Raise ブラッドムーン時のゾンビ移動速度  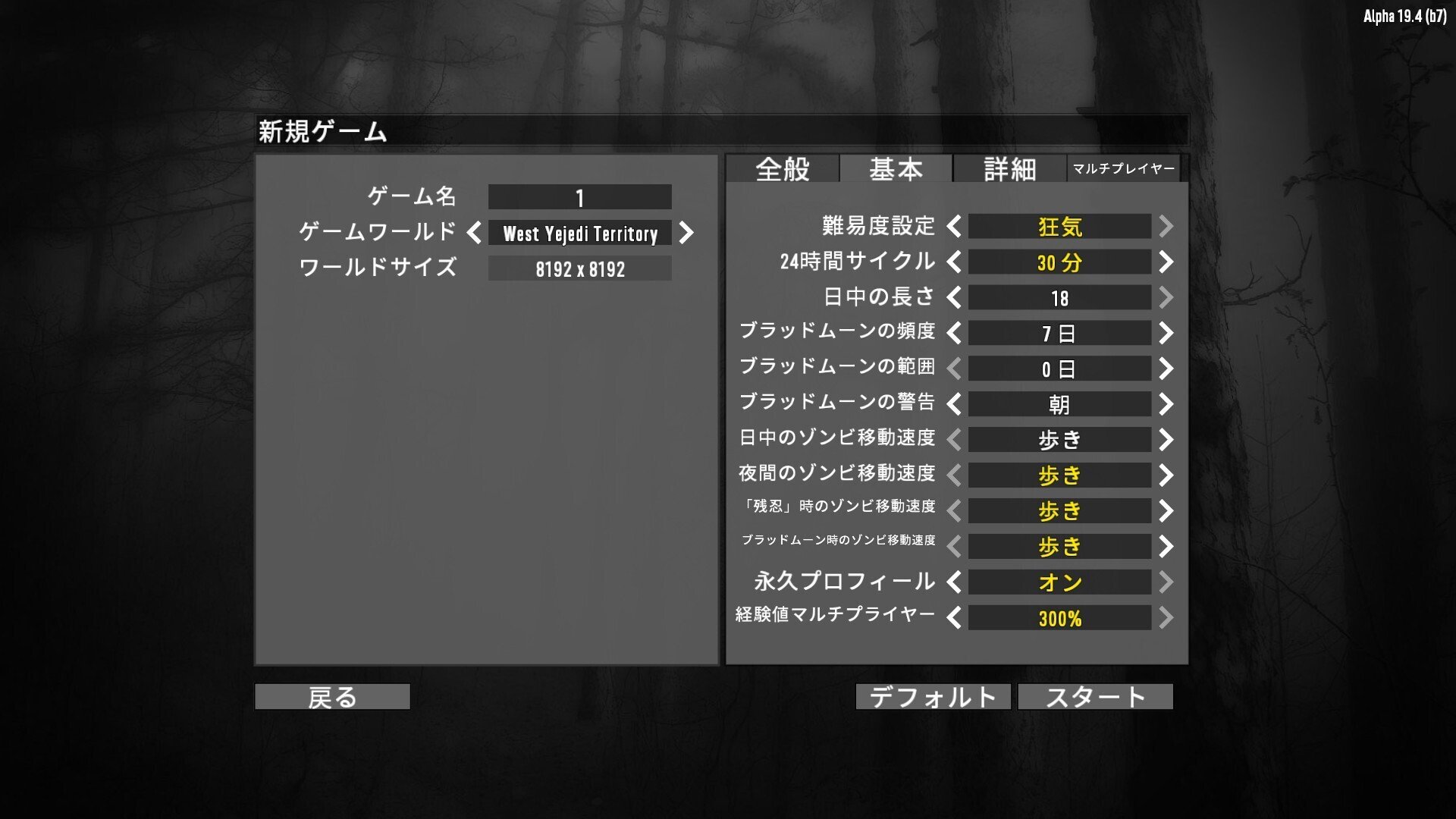click(x=1166, y=545)
